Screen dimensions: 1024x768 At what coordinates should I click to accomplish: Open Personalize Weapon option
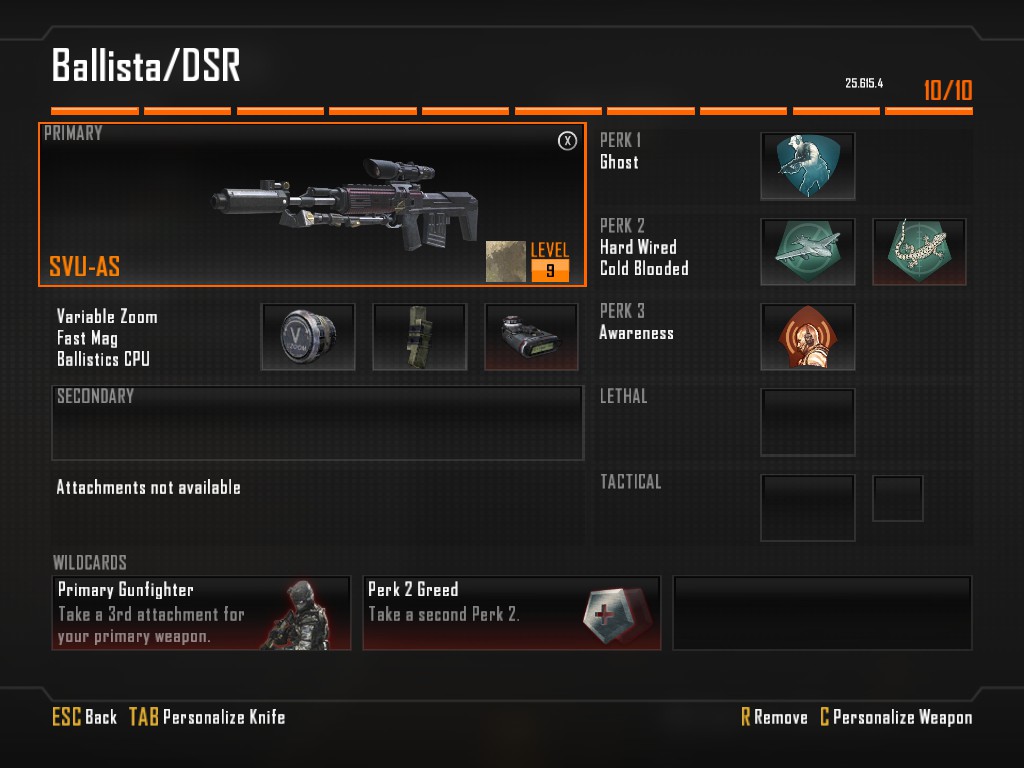click(x=895, y=717)
